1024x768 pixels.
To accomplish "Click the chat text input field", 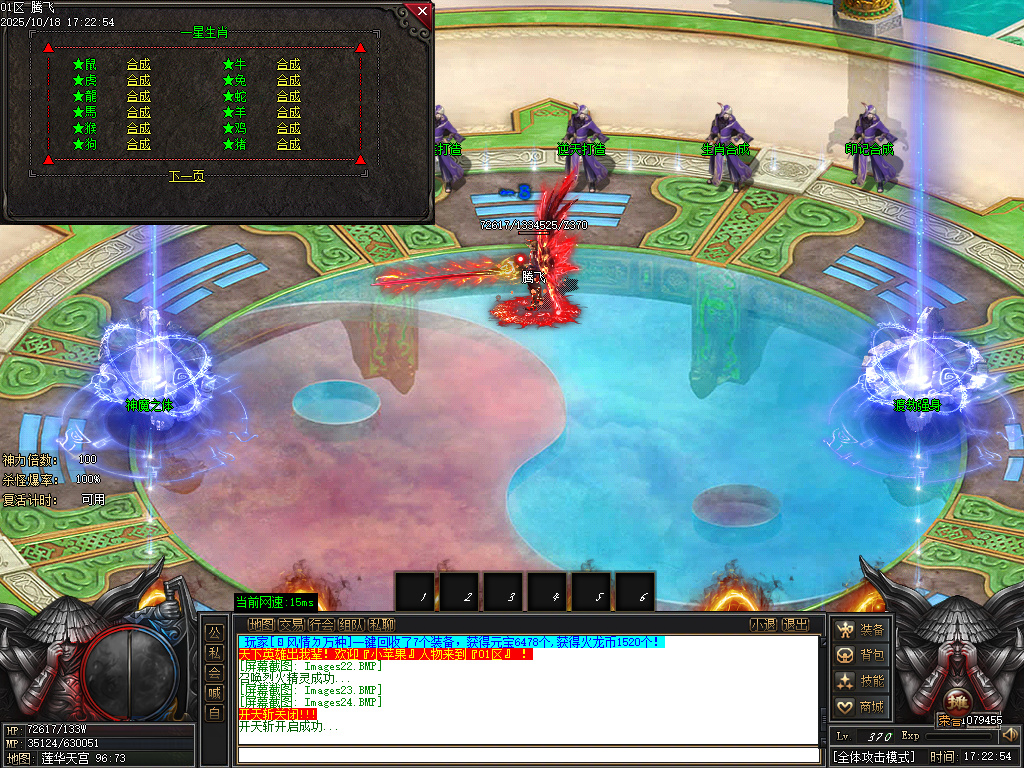I will [x=528, y=754].
